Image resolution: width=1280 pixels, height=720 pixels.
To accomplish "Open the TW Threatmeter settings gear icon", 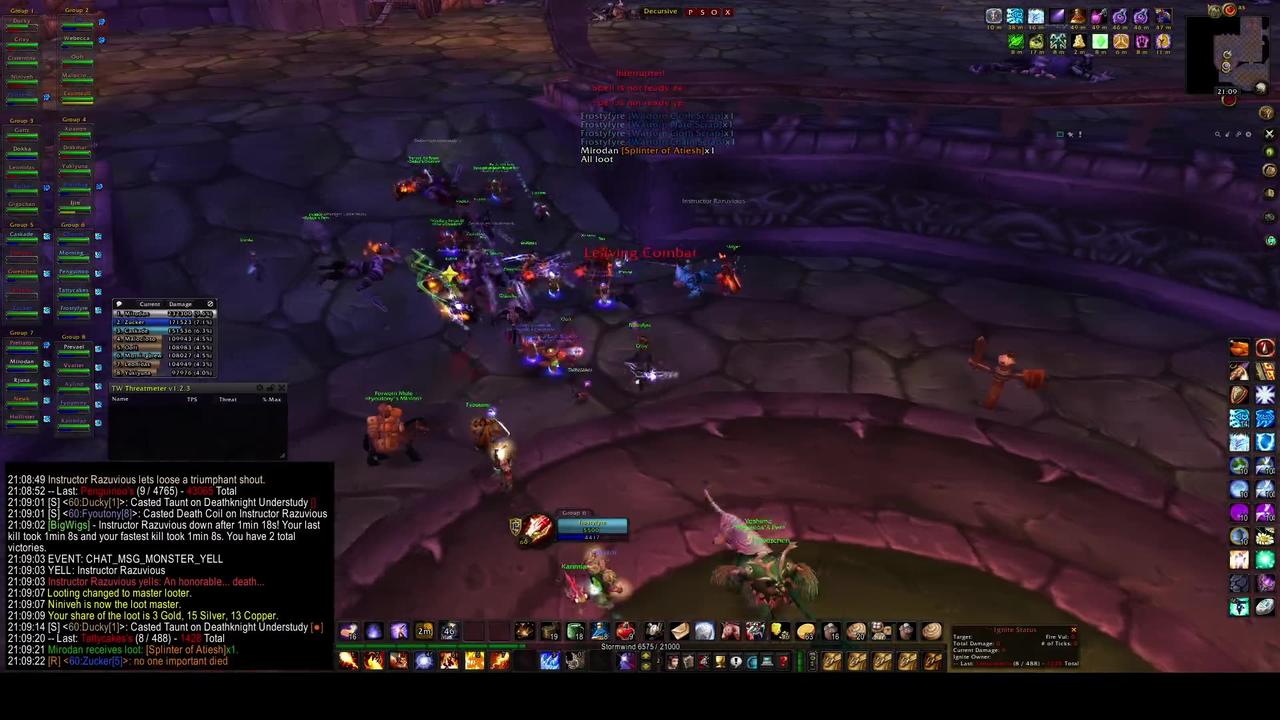I will (259, 388).
